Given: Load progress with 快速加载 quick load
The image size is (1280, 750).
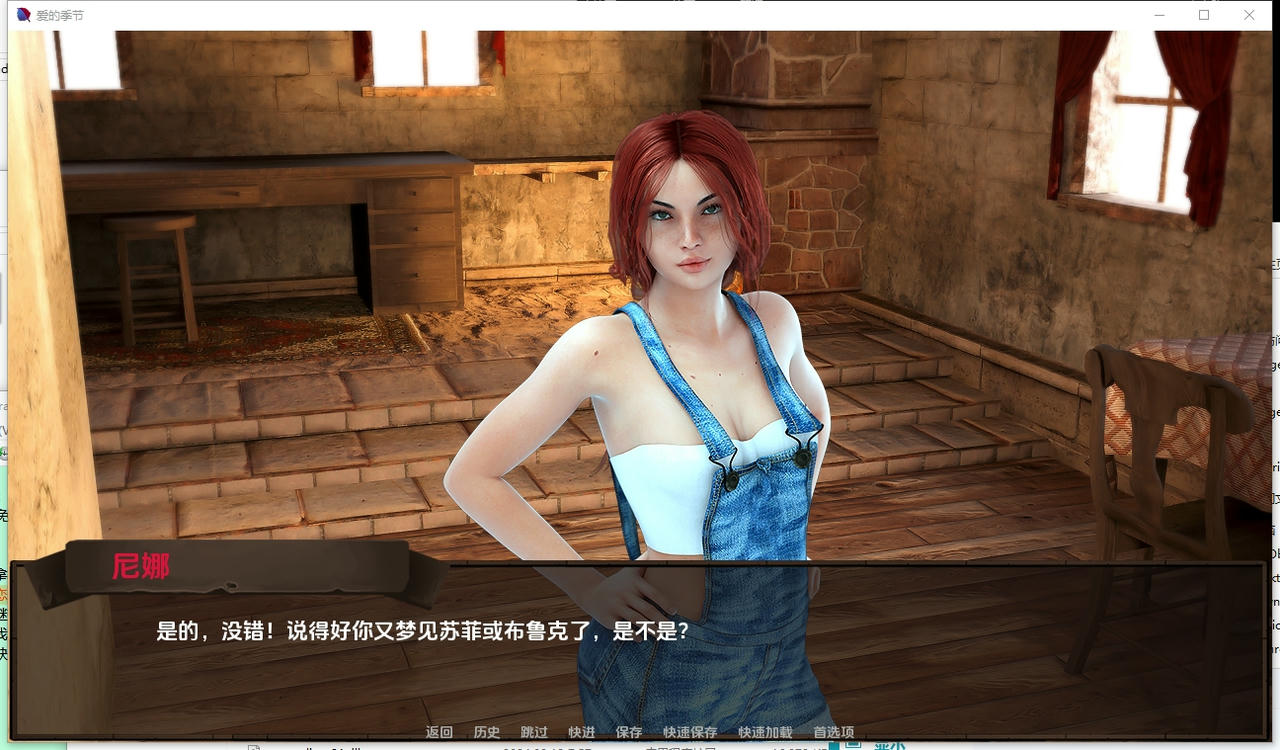Looking at the screenshot, I should [x=766, y=732].
